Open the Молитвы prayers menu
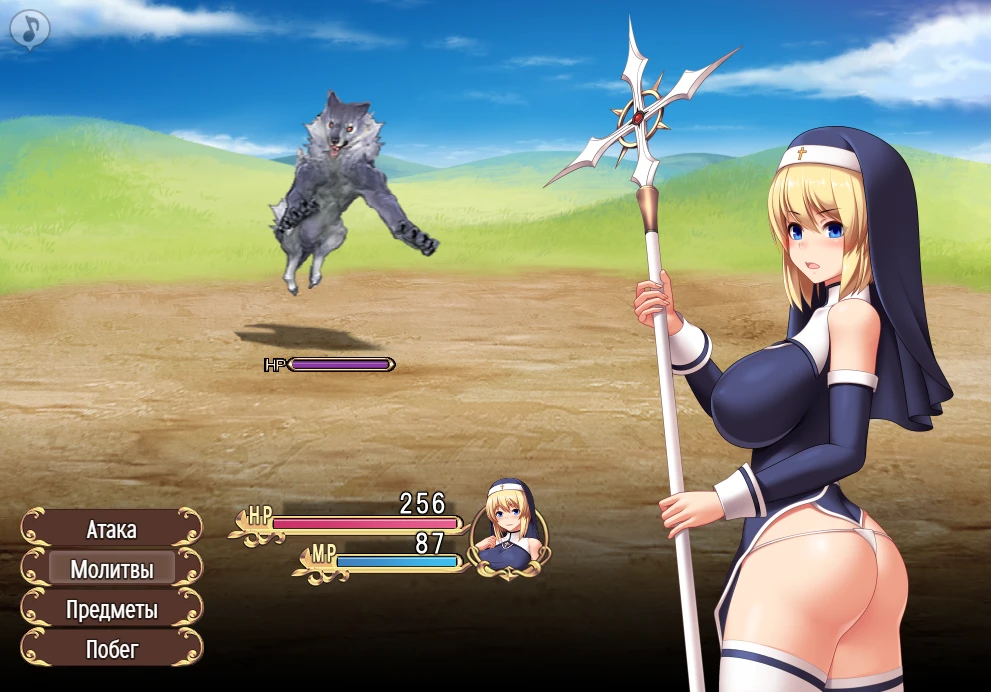991x692 pixels. tap(111, 569)
